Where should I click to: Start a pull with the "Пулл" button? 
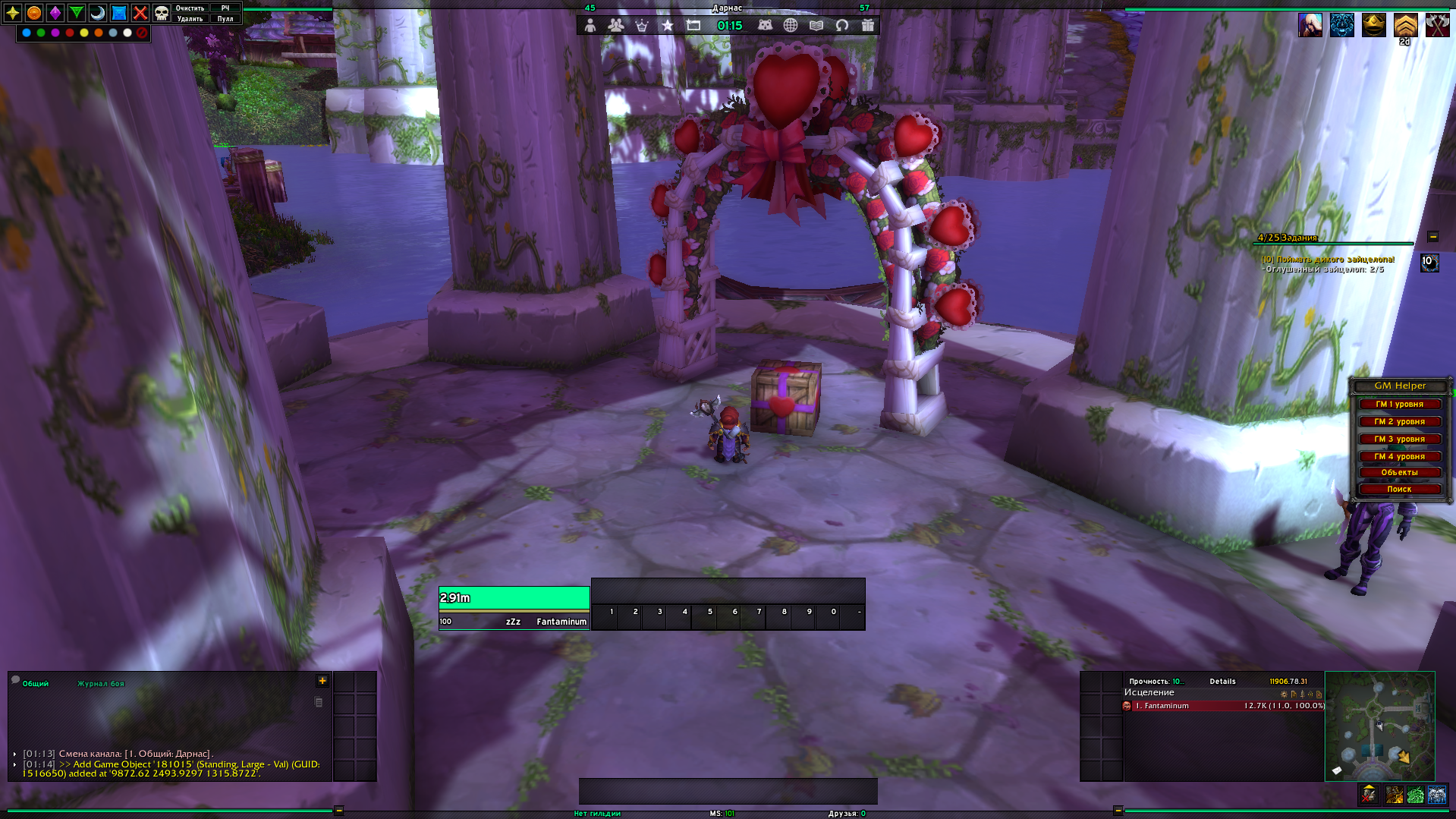tap(225, 19)
